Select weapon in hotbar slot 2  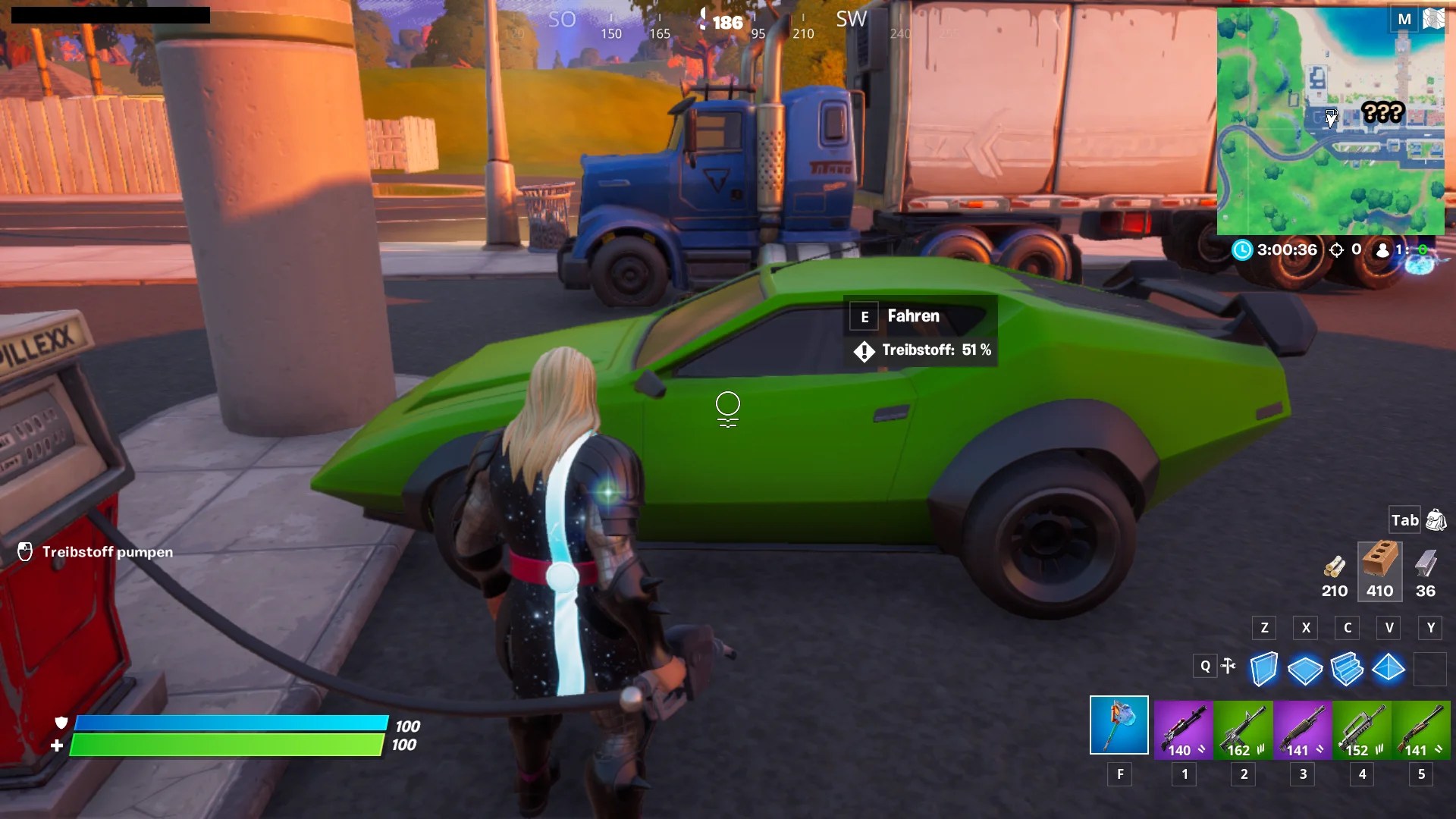[1244, 730]
